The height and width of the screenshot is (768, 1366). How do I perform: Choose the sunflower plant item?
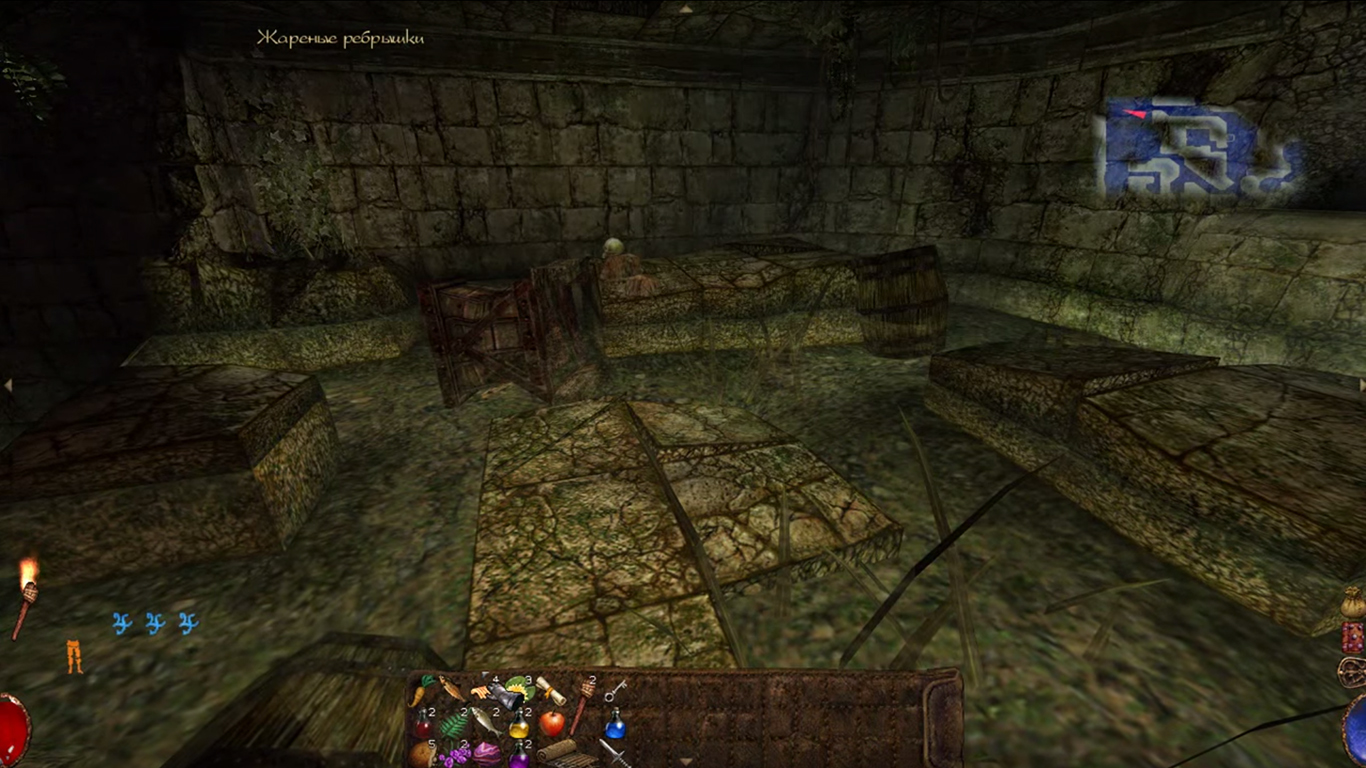[519, 687]
